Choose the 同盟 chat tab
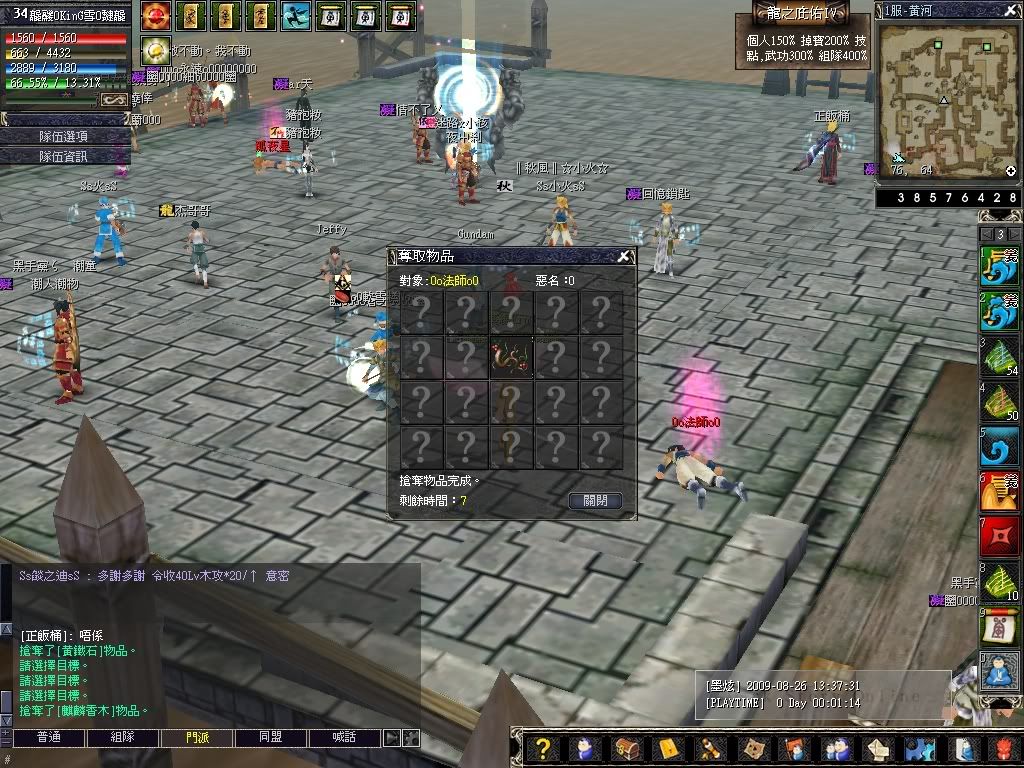Viewport: 1024px width, 768px height. pyautogui.click(x=270, y=737)
